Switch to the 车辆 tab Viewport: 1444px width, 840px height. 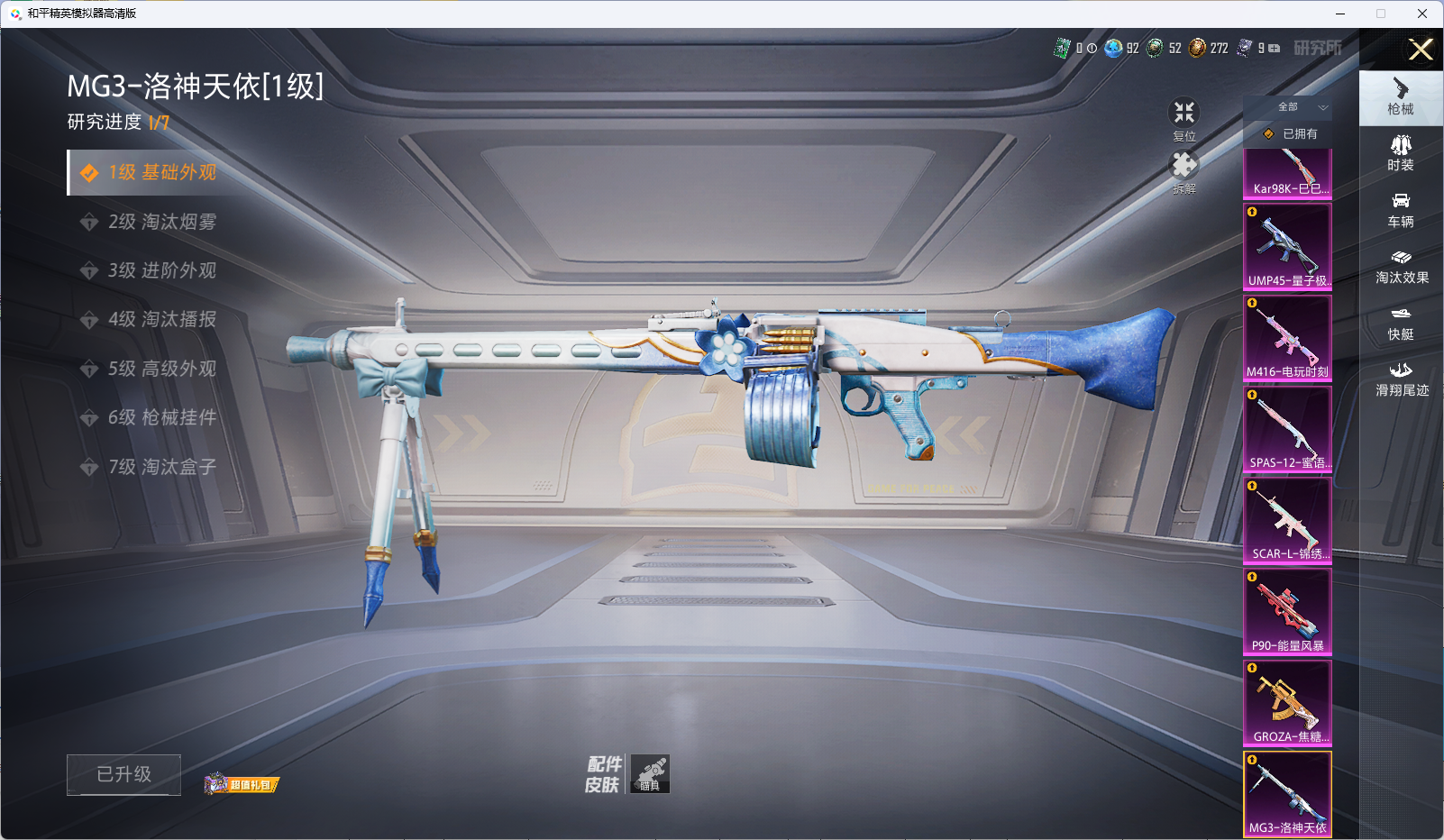[x=1401, y=210]
